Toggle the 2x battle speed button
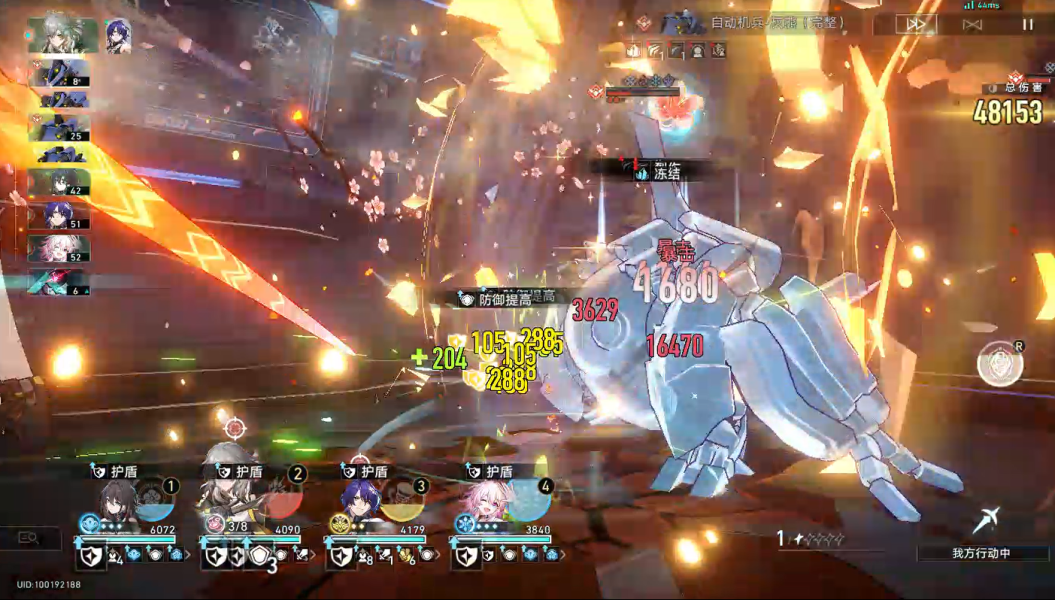The image size is (1055, 600). 913,25
